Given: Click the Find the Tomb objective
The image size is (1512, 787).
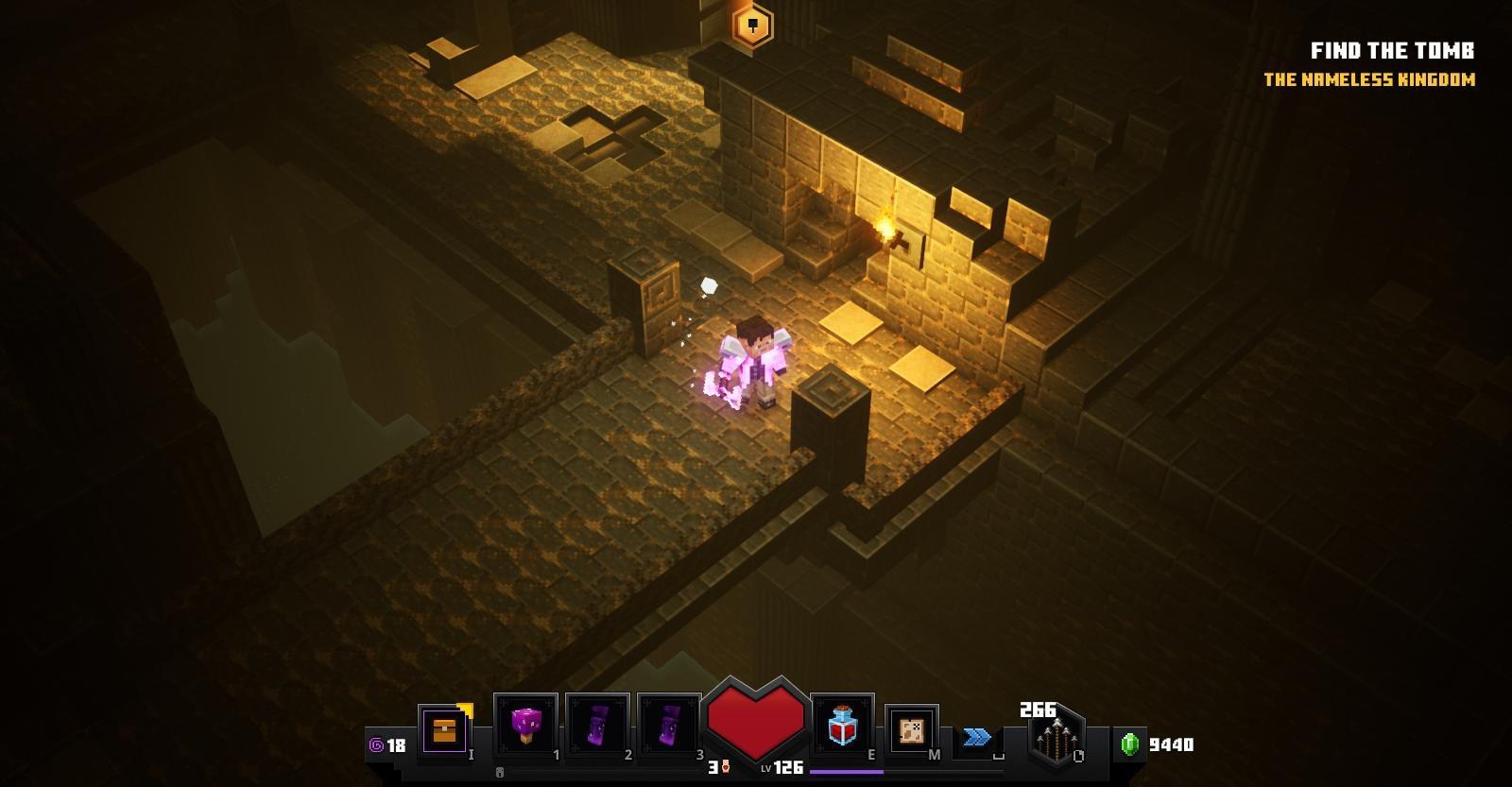Looking at the screenshot, I should click(x=1391, y=51).
